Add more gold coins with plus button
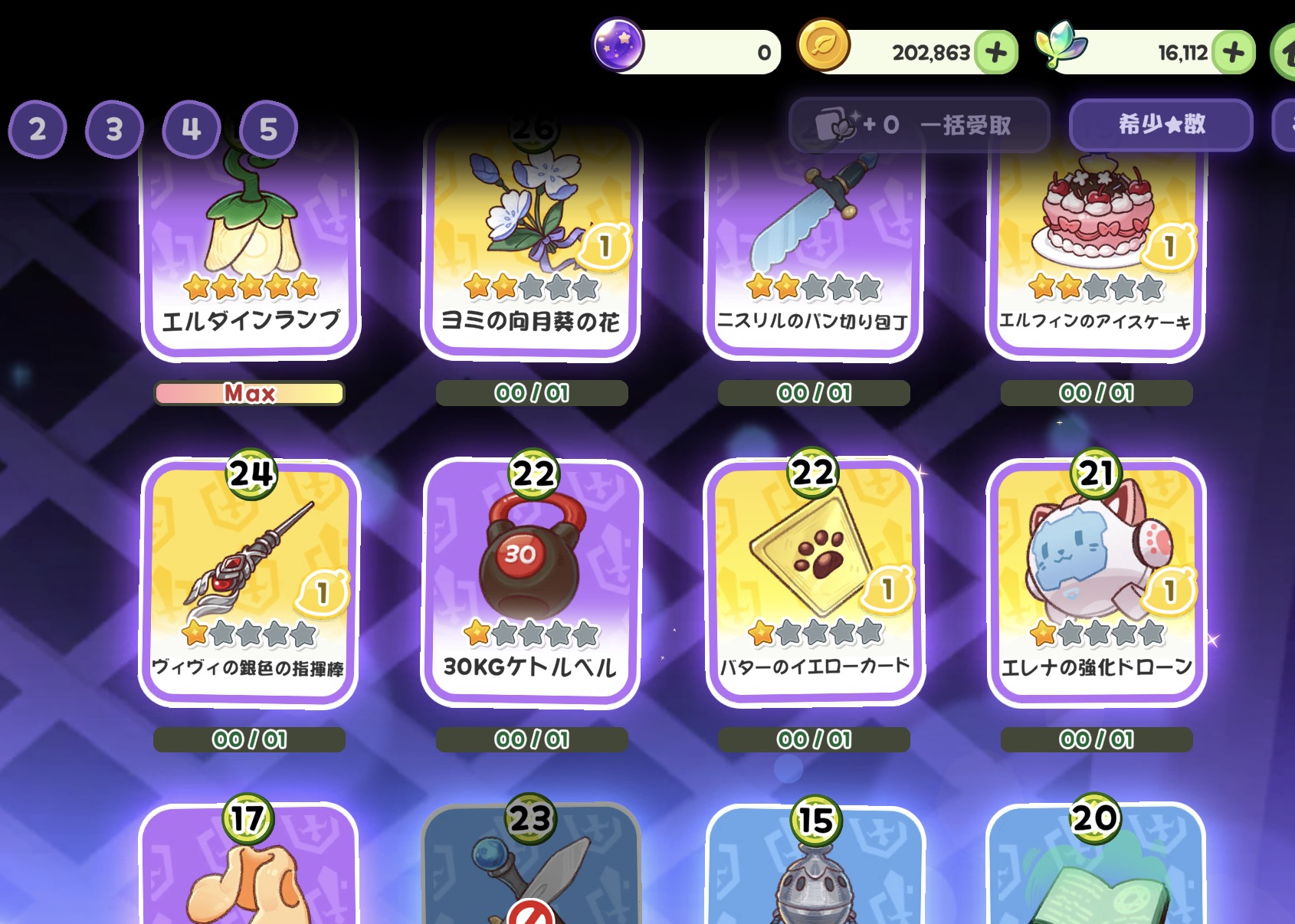The image size is (1295, 924). 996,52
